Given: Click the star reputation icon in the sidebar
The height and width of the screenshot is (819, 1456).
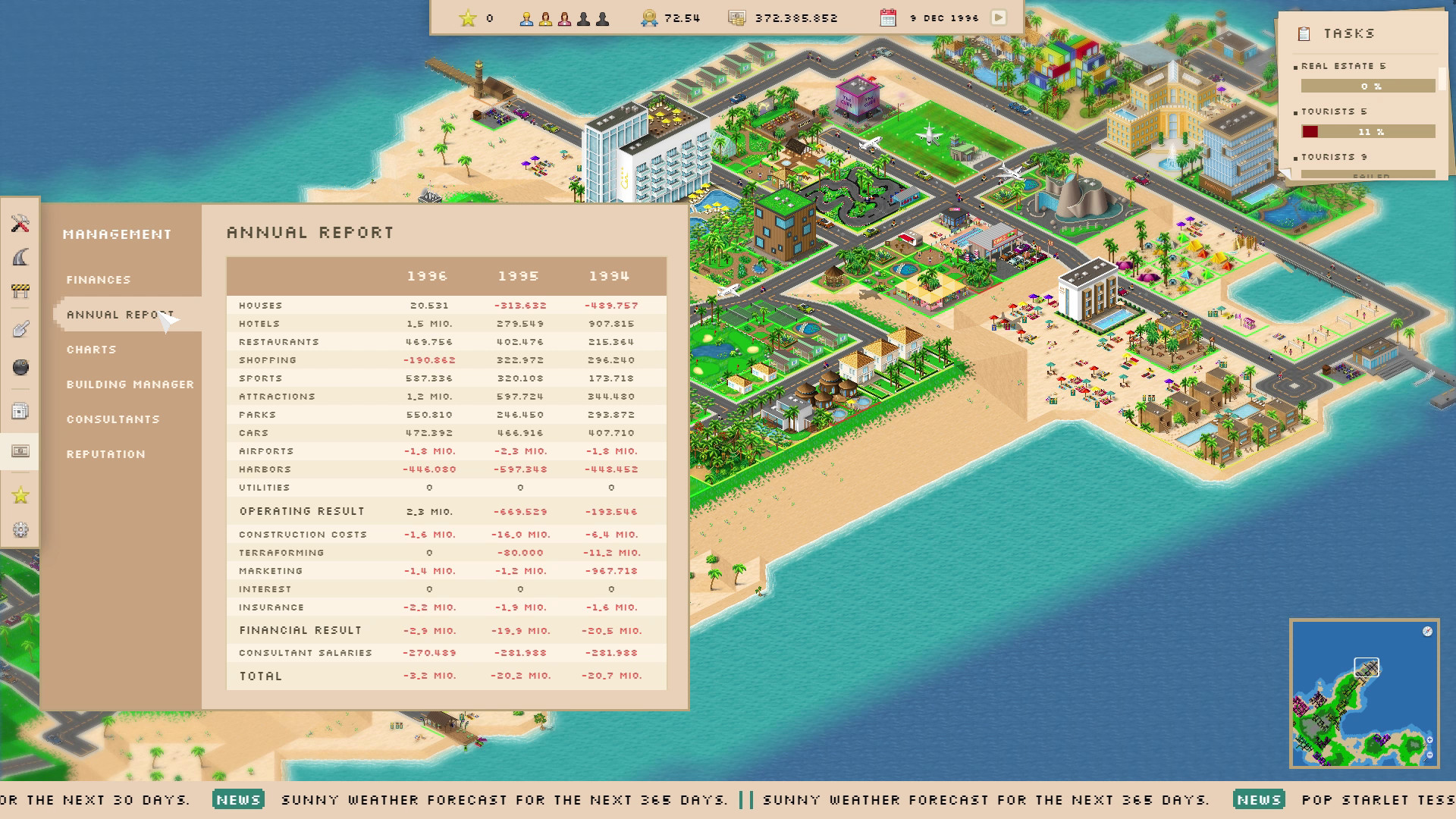Looking at the screenshot, I should 20,495.
